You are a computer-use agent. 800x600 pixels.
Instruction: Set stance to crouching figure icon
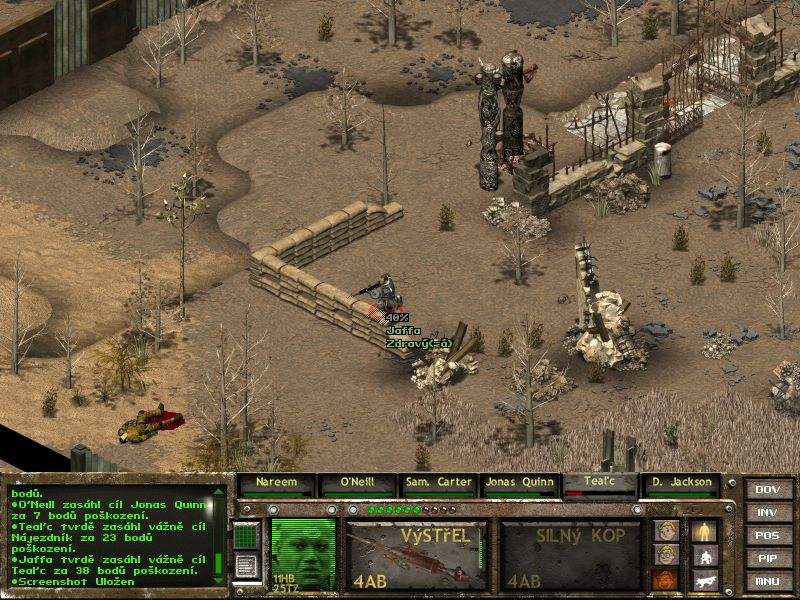tap(704, 555)
